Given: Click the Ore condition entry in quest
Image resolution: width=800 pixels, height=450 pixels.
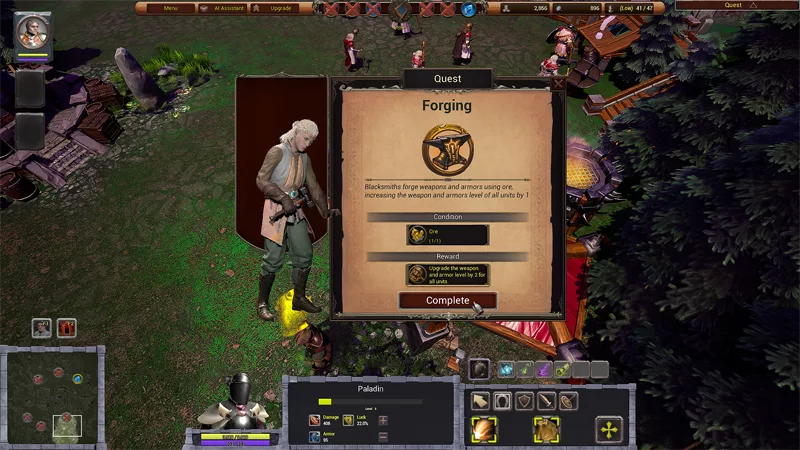Looking at the screenshot, I should [x=447, y=235].
